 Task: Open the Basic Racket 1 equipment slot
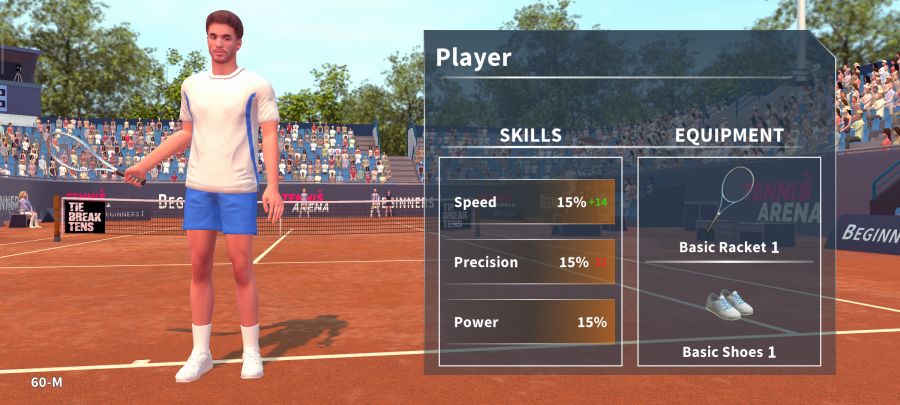729,212
